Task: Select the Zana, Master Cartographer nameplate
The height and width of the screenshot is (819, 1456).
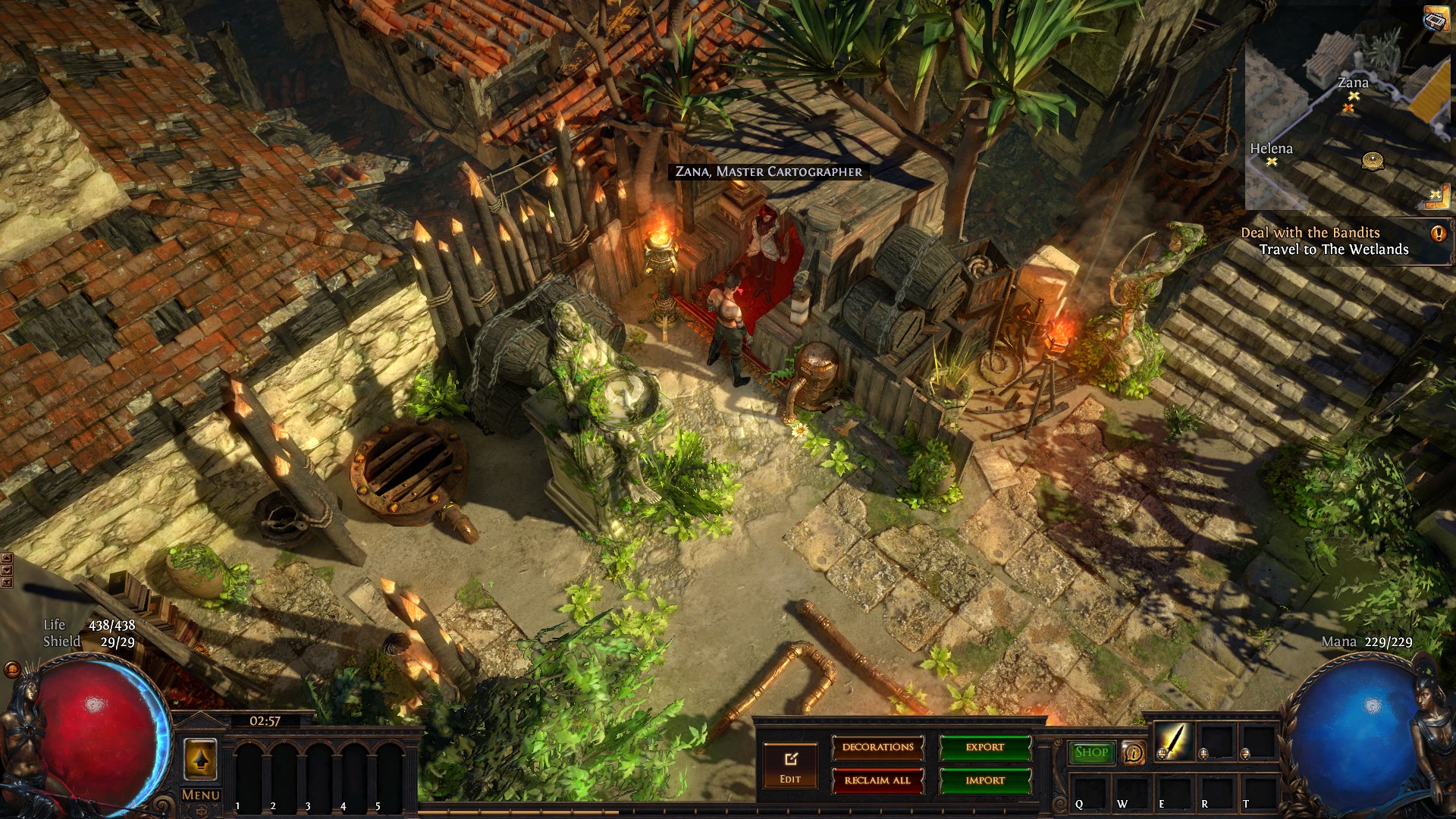Action: [x=768, y=172]
